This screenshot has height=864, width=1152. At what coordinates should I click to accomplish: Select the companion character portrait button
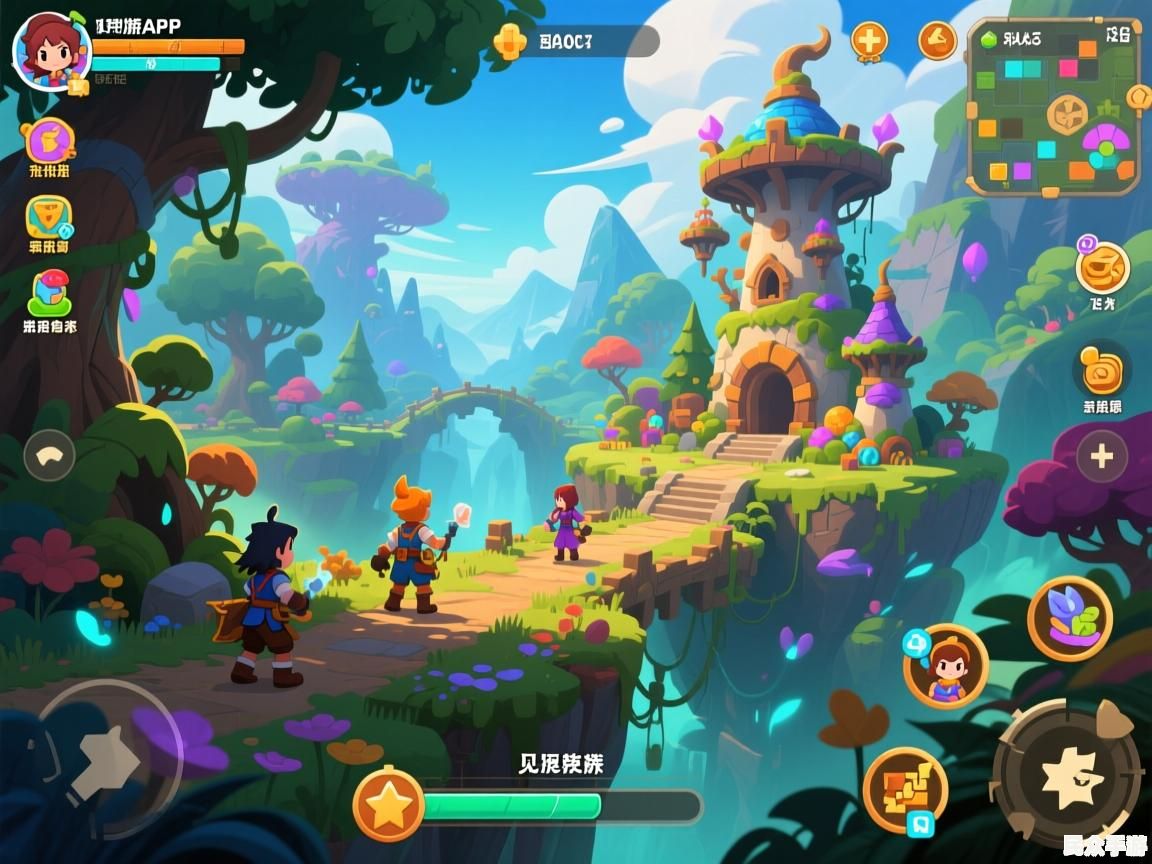click(945, 665)
